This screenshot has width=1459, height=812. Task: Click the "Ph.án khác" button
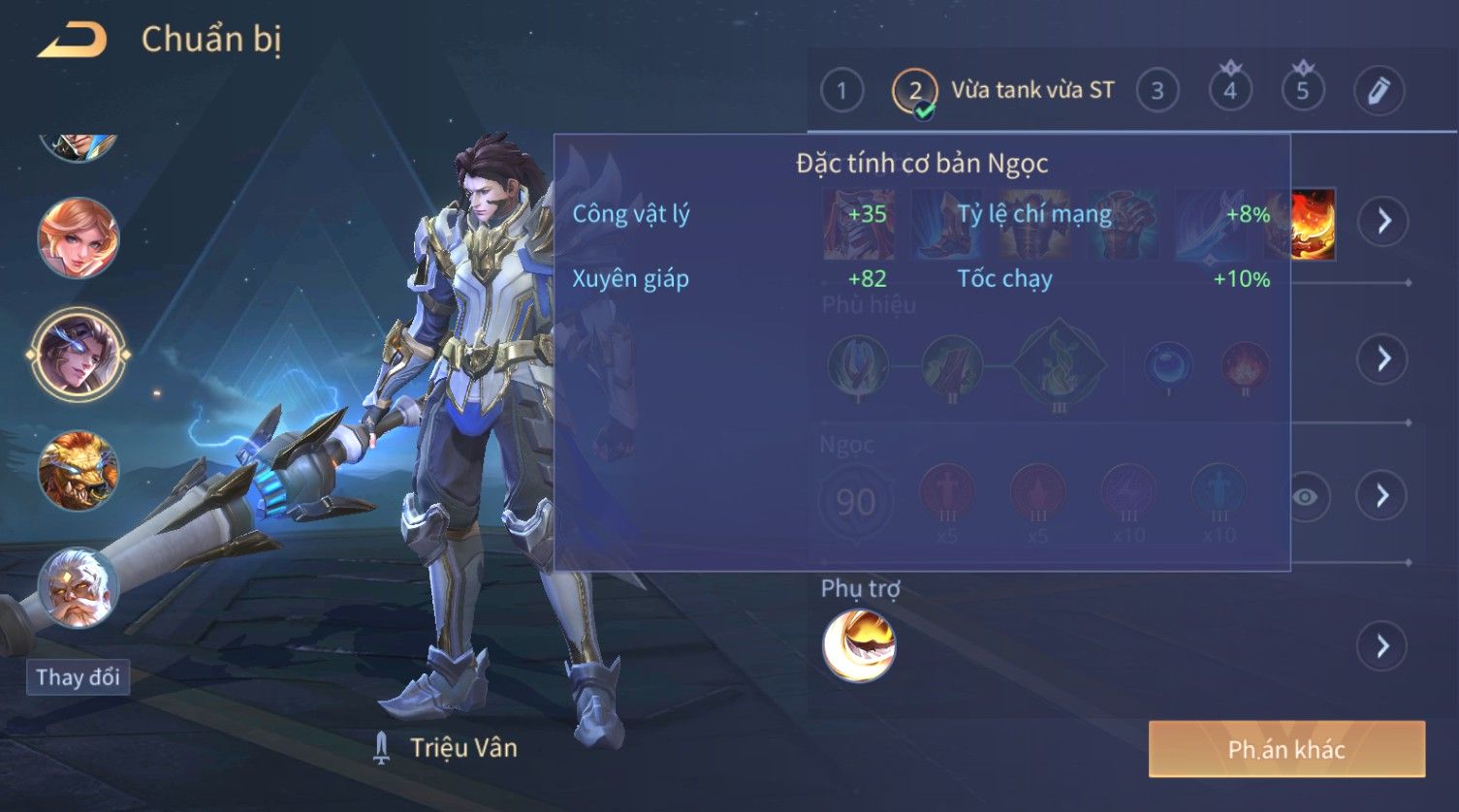pos(1286,749)
